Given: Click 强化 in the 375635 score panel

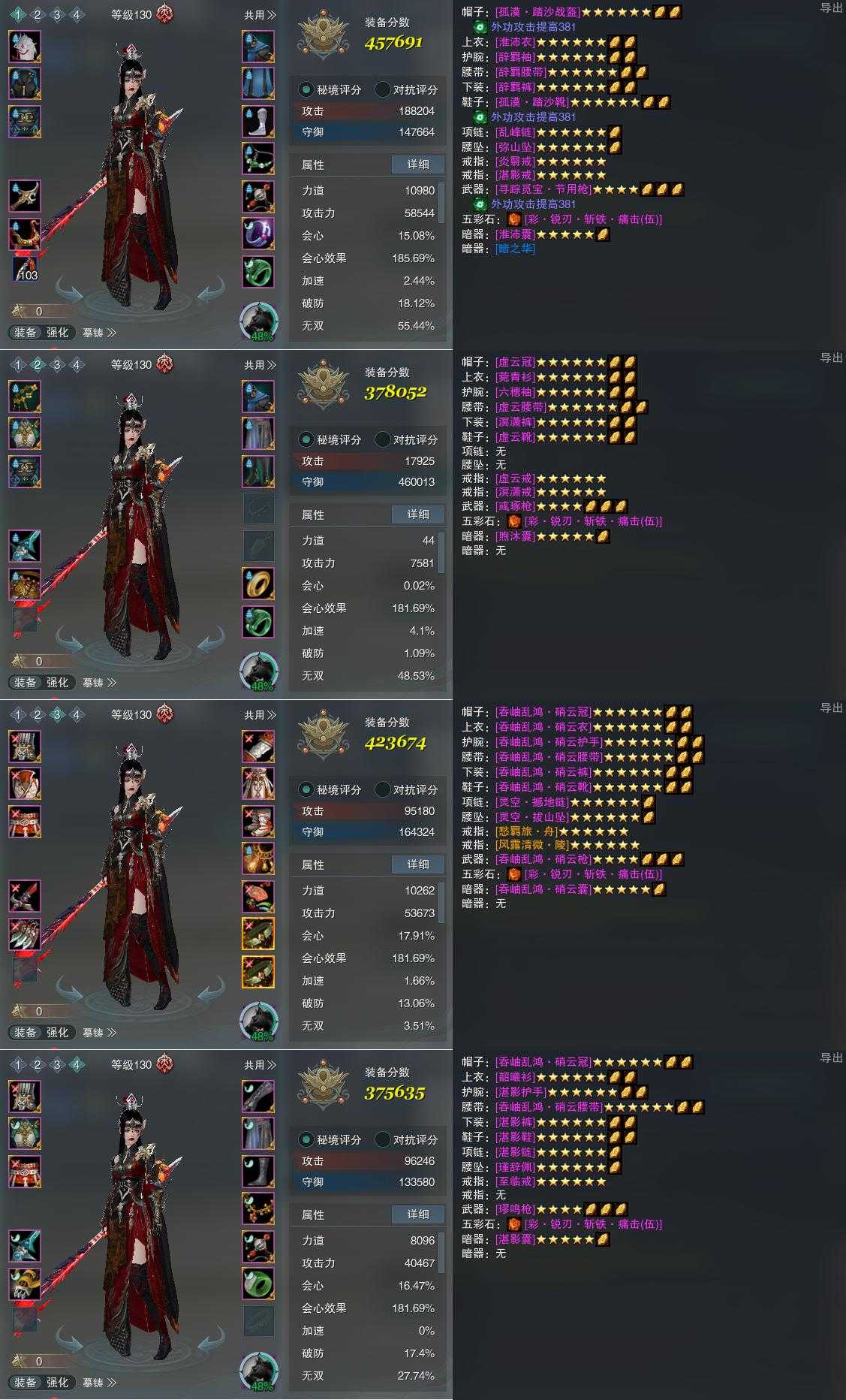Looking at the screenshot, I should pos(58,1382).
